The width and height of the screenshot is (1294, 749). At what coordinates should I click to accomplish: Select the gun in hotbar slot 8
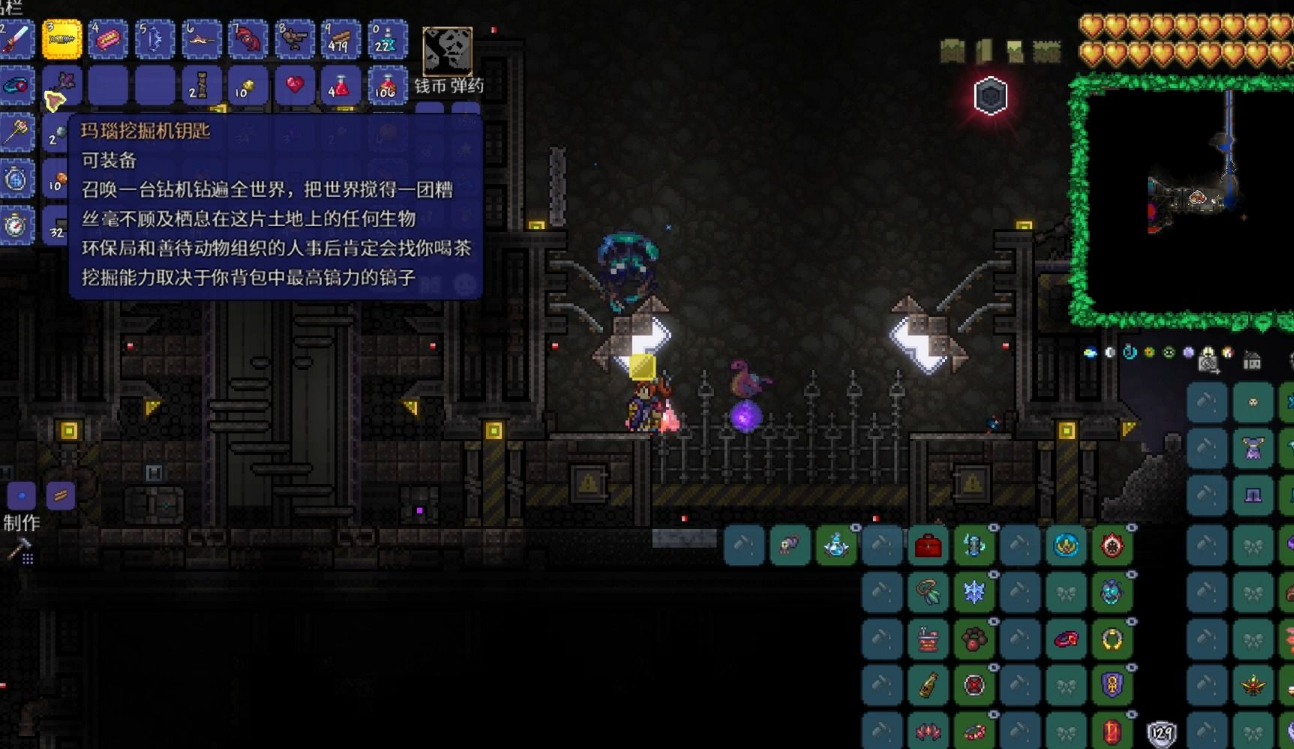coord(294,39)
